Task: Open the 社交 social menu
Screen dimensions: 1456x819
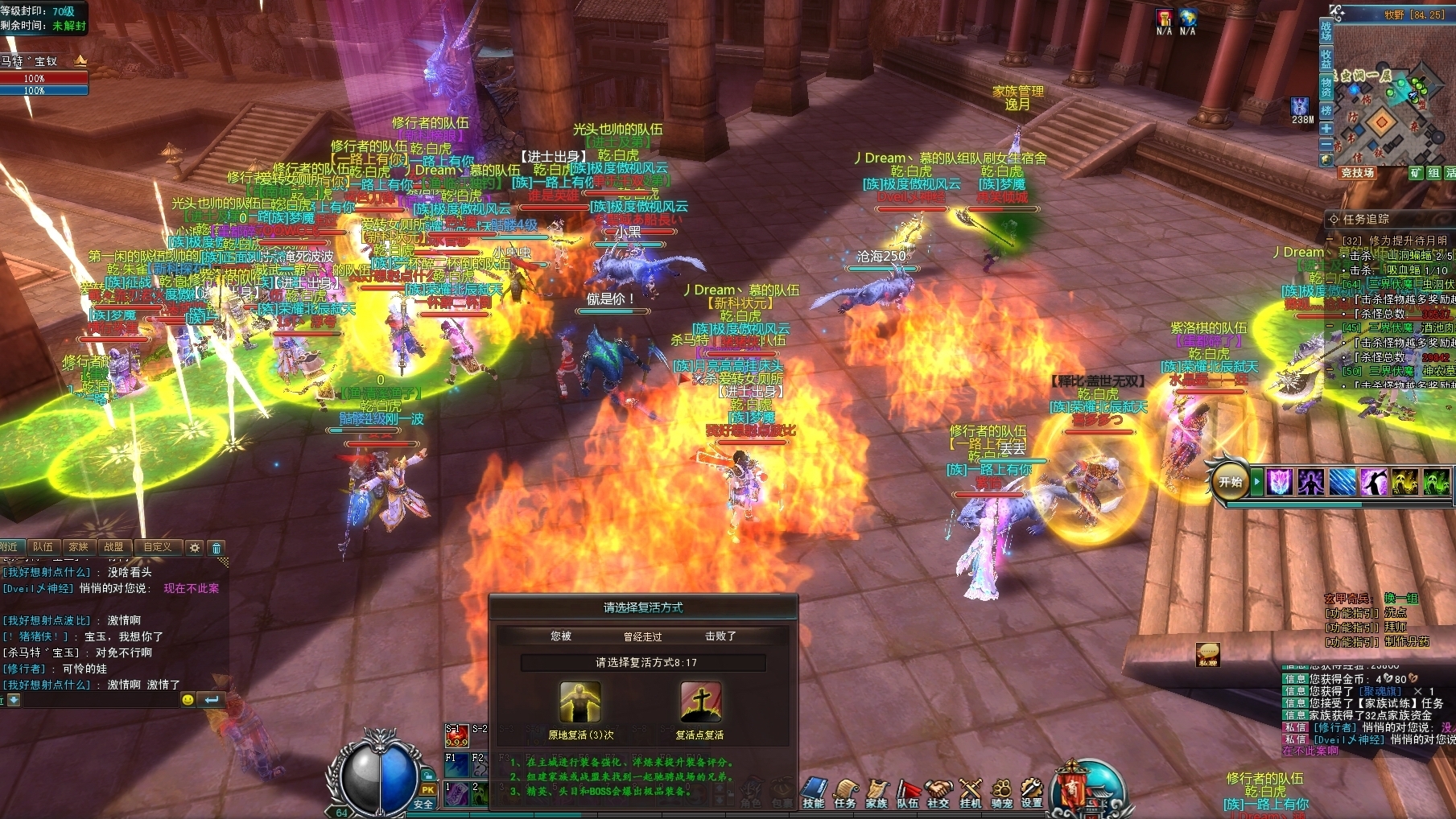Action: coord(938,792)
